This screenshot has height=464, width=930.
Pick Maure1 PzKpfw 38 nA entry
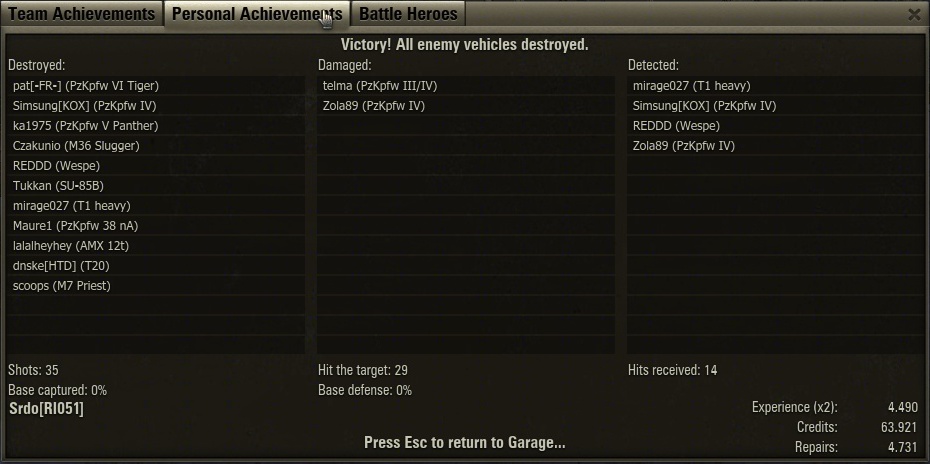[76, 226]
